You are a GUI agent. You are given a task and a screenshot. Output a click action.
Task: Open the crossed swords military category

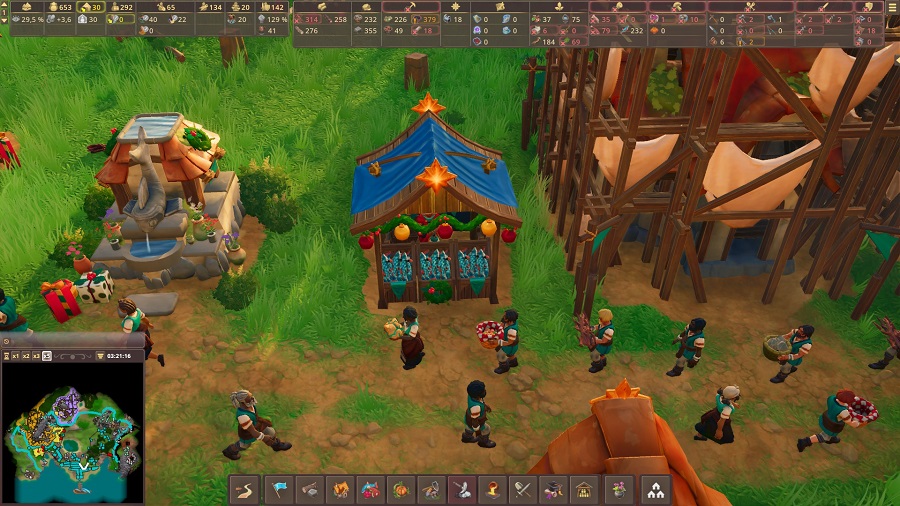tap(522, 490)
